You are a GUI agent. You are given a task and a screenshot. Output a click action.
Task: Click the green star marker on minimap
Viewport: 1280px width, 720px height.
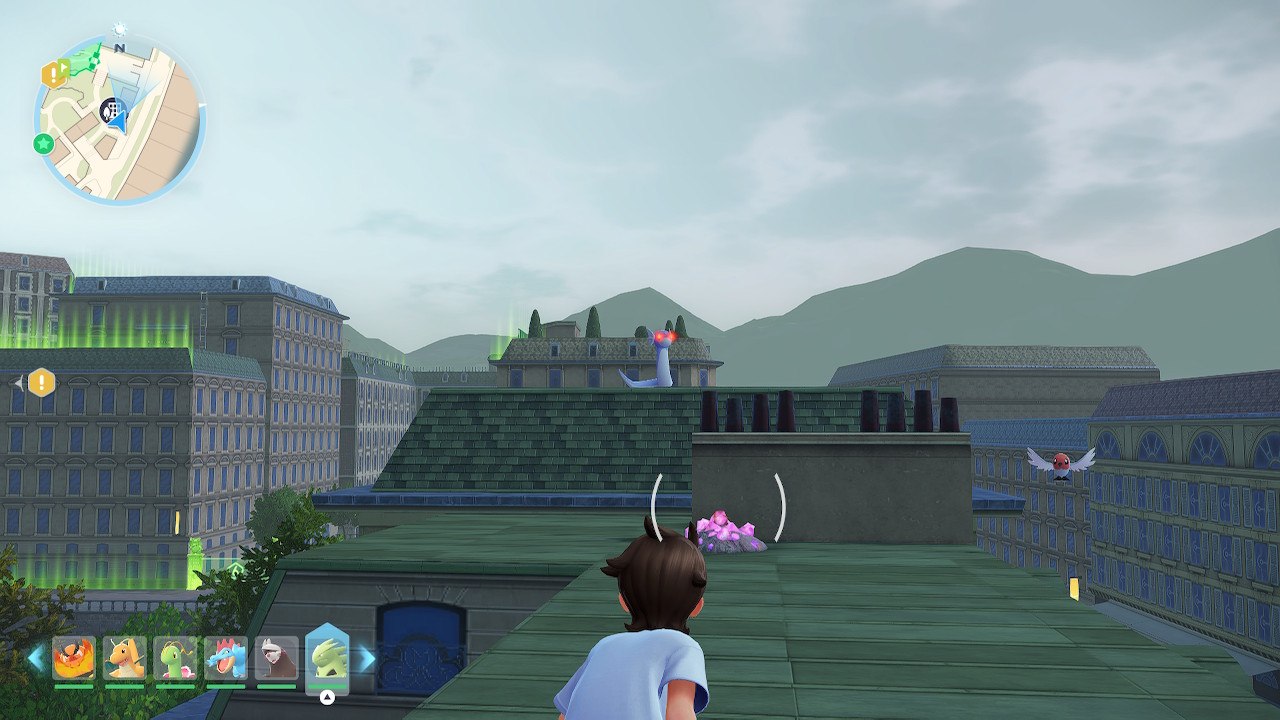(43, 144)
